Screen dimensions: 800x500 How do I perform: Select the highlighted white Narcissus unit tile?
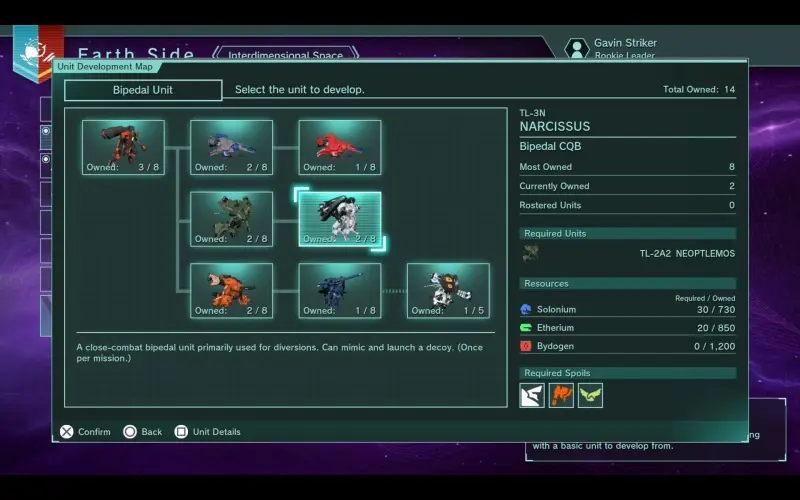click(x=339, y=219)
